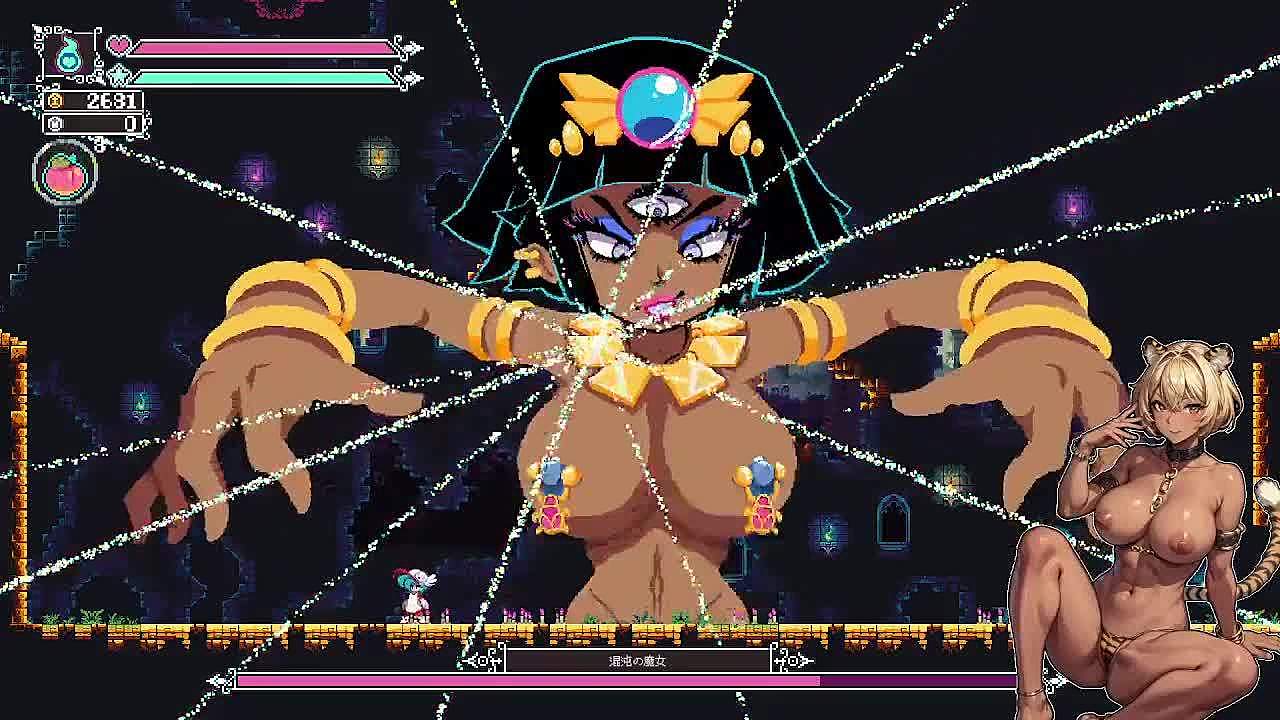1280x720 pixels.
Task: Select the blue flask icon slot
Action: click(x=69, y=54)
